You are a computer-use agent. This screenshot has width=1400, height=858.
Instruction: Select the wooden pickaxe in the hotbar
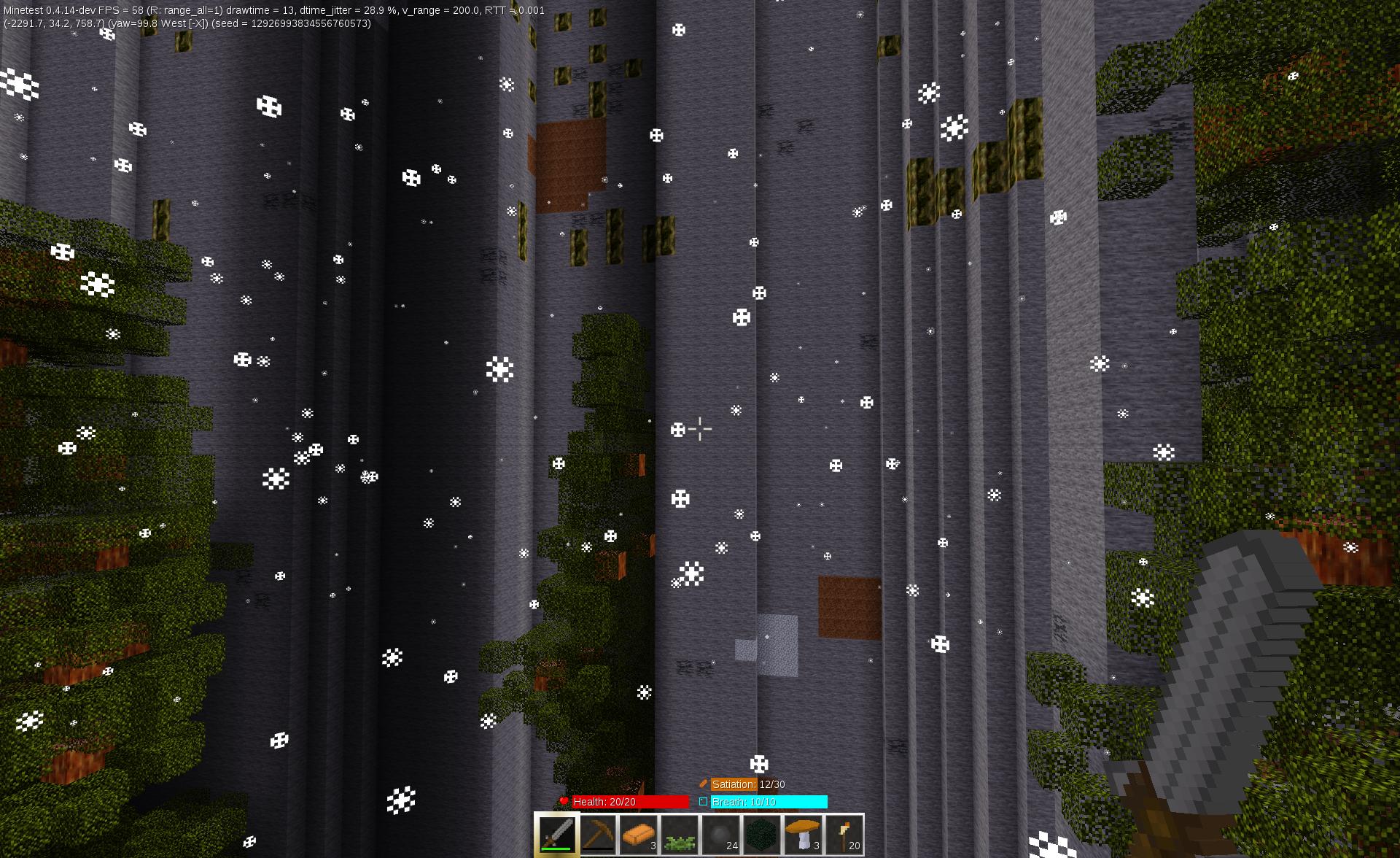(x=599, y=833)
